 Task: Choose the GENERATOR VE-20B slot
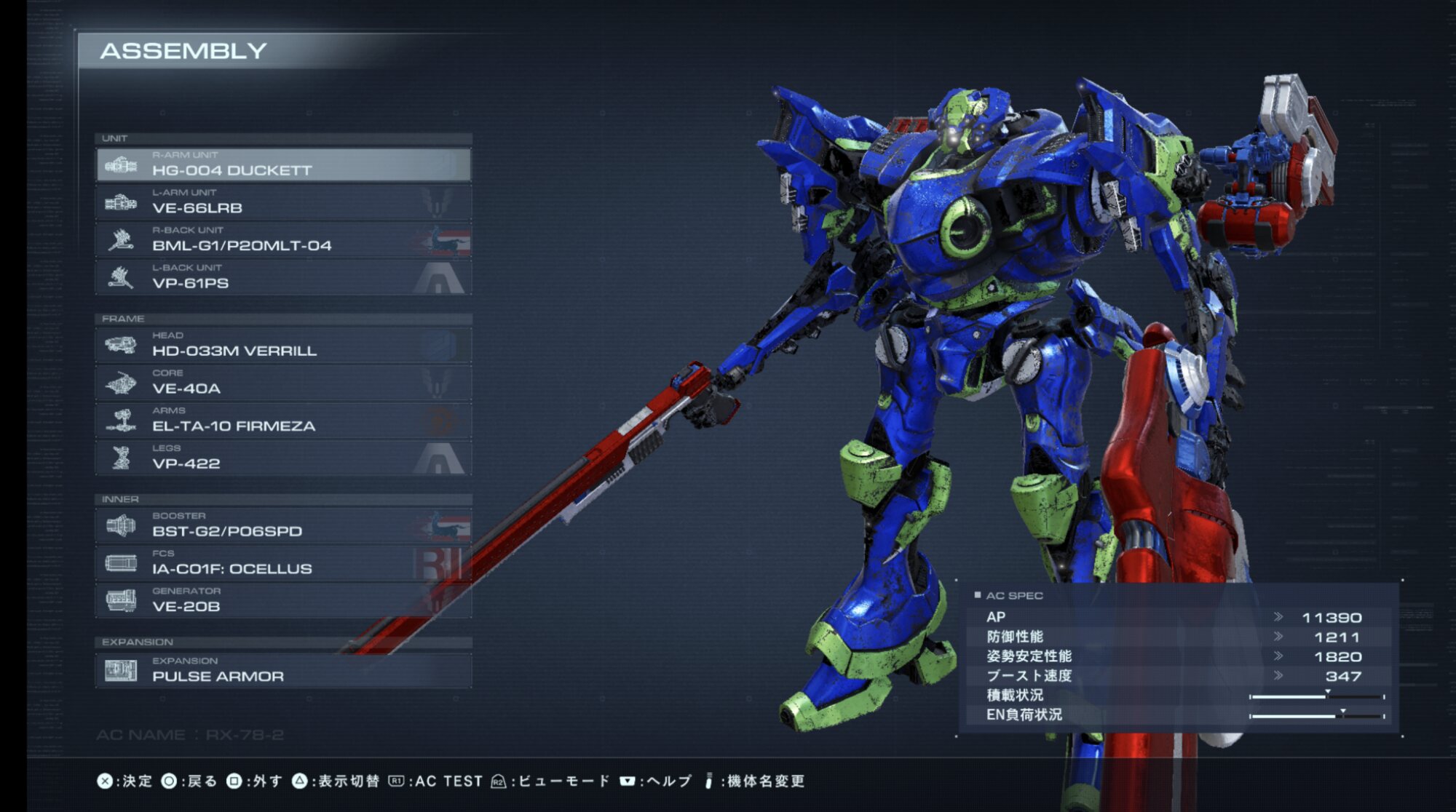[x=283, y=601]
